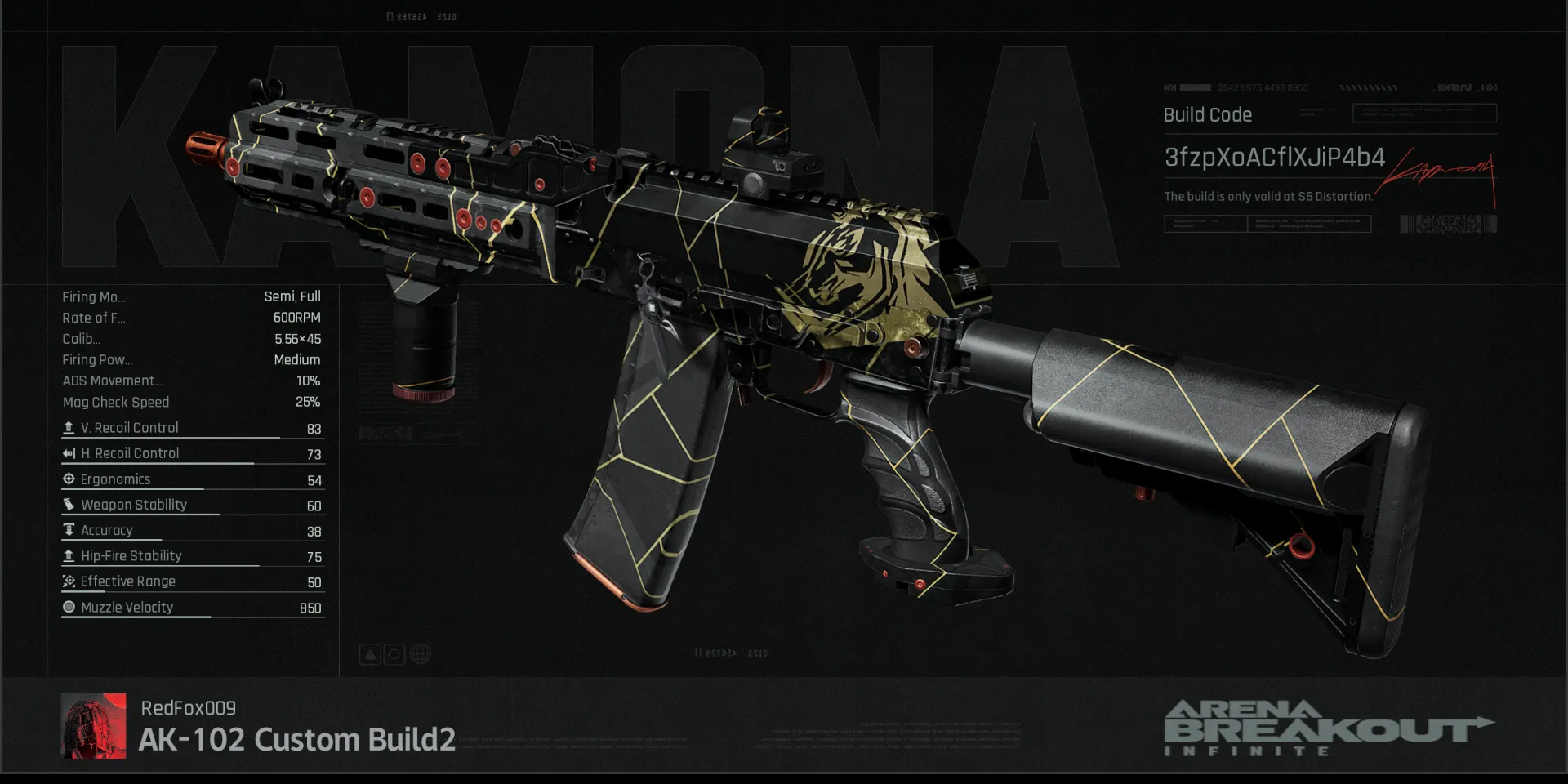The width and height of the screenshot is (1568, 784).
Task: Click the H. Recoil Control icon
Action: tap(69, 453)
